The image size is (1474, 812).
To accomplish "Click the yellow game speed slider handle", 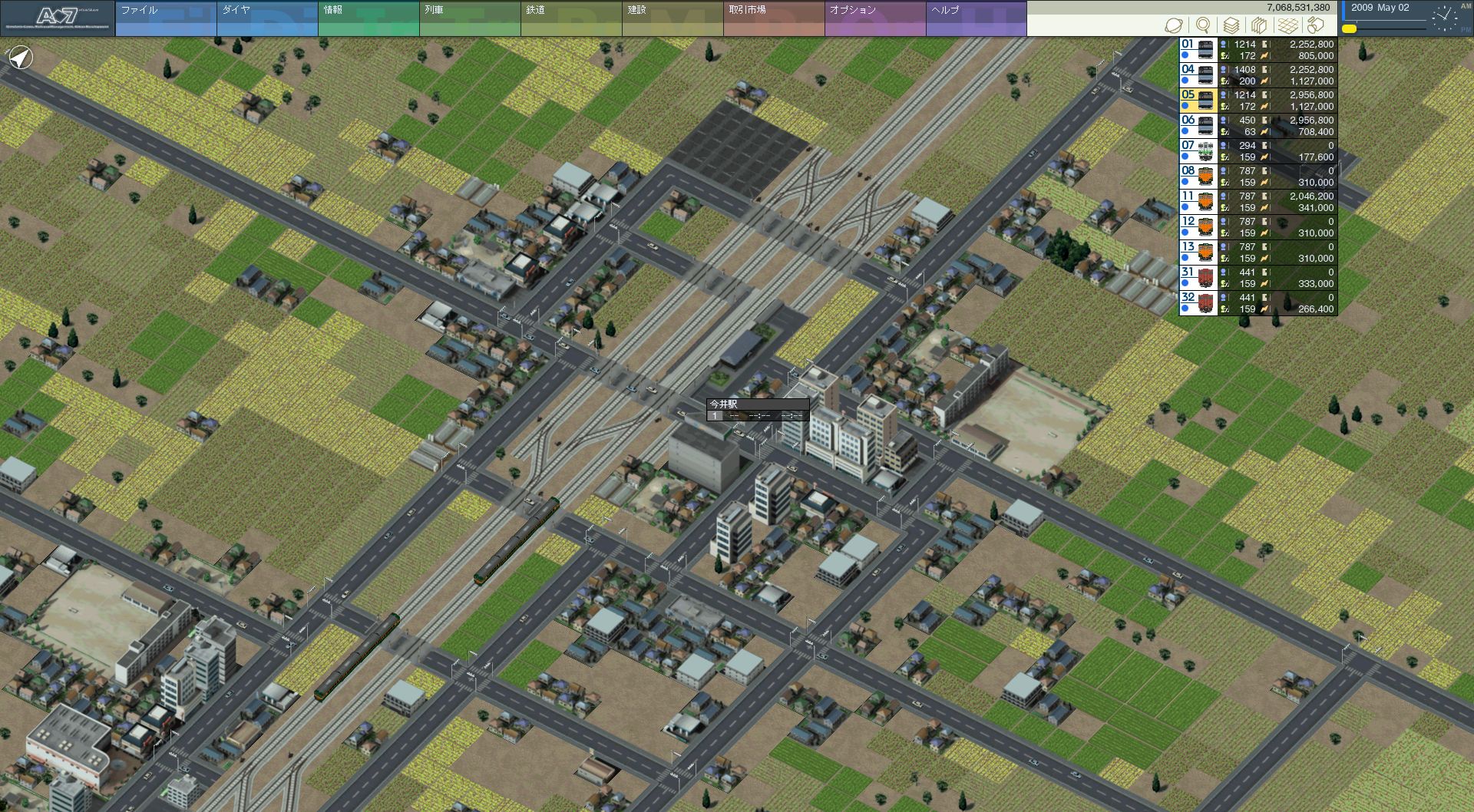I will (x=1349, y=29).
